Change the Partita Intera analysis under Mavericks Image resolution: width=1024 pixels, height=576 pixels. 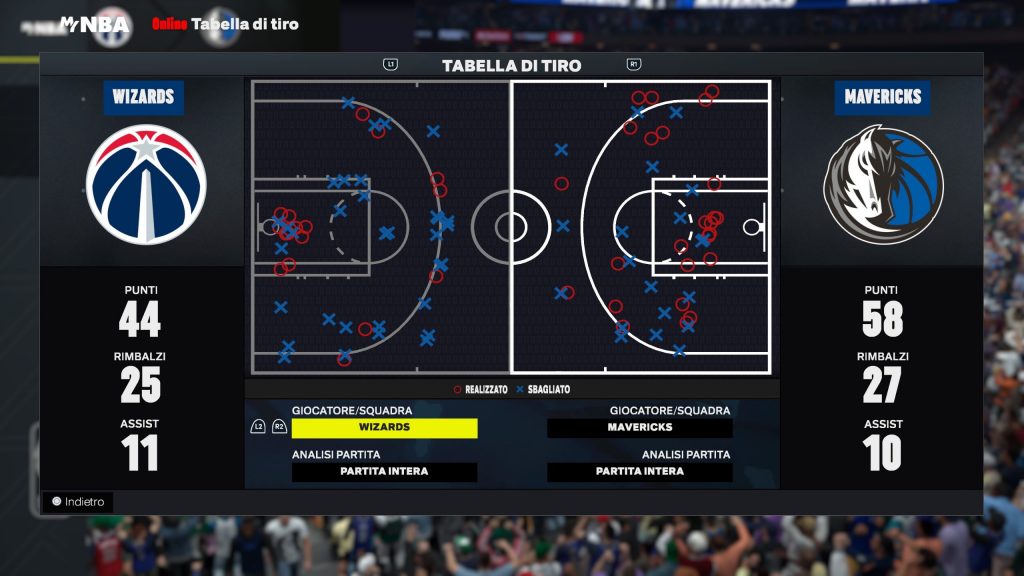(x=640, y=472)
